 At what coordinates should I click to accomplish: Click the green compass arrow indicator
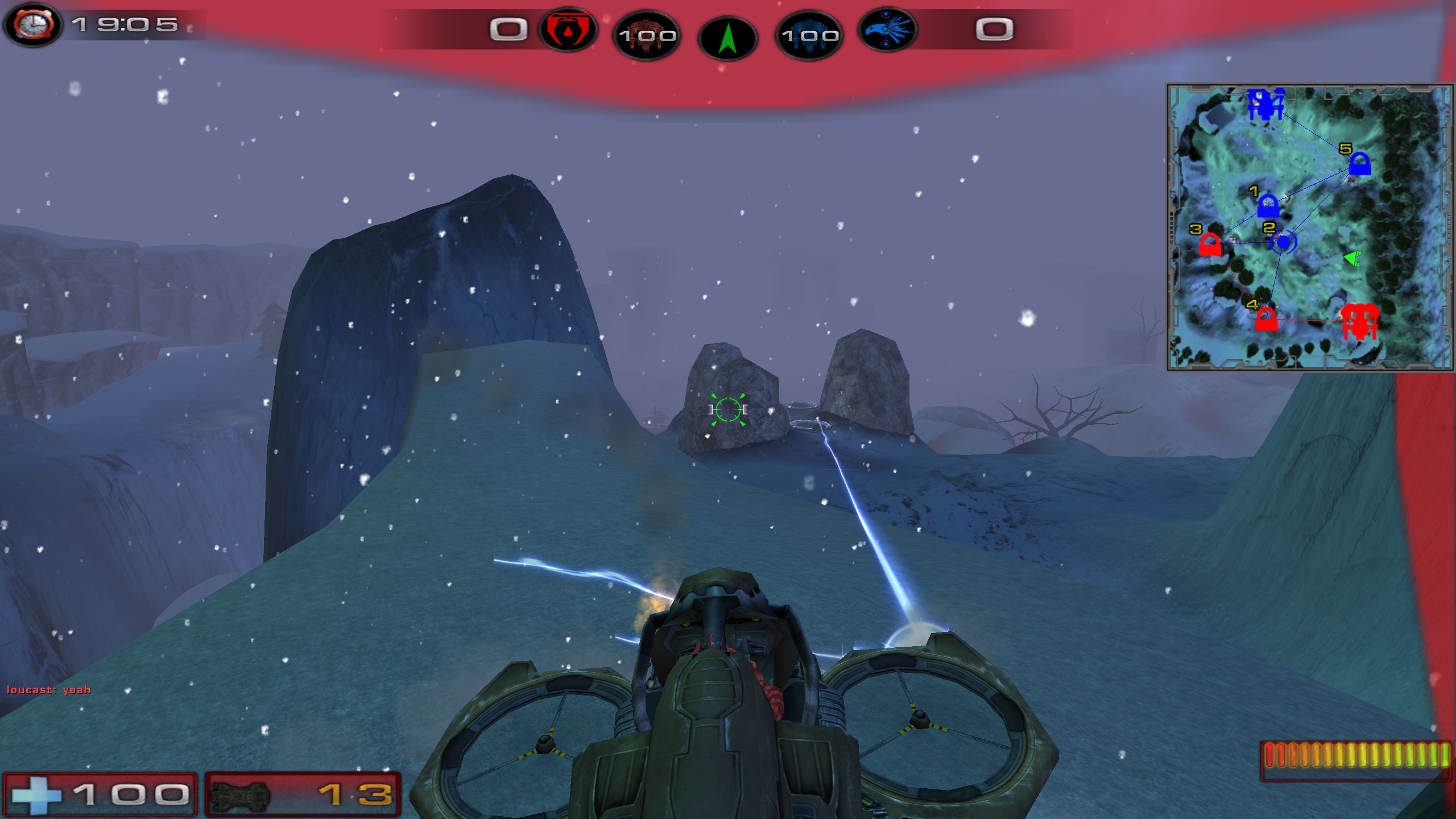[x=727, y=39]
